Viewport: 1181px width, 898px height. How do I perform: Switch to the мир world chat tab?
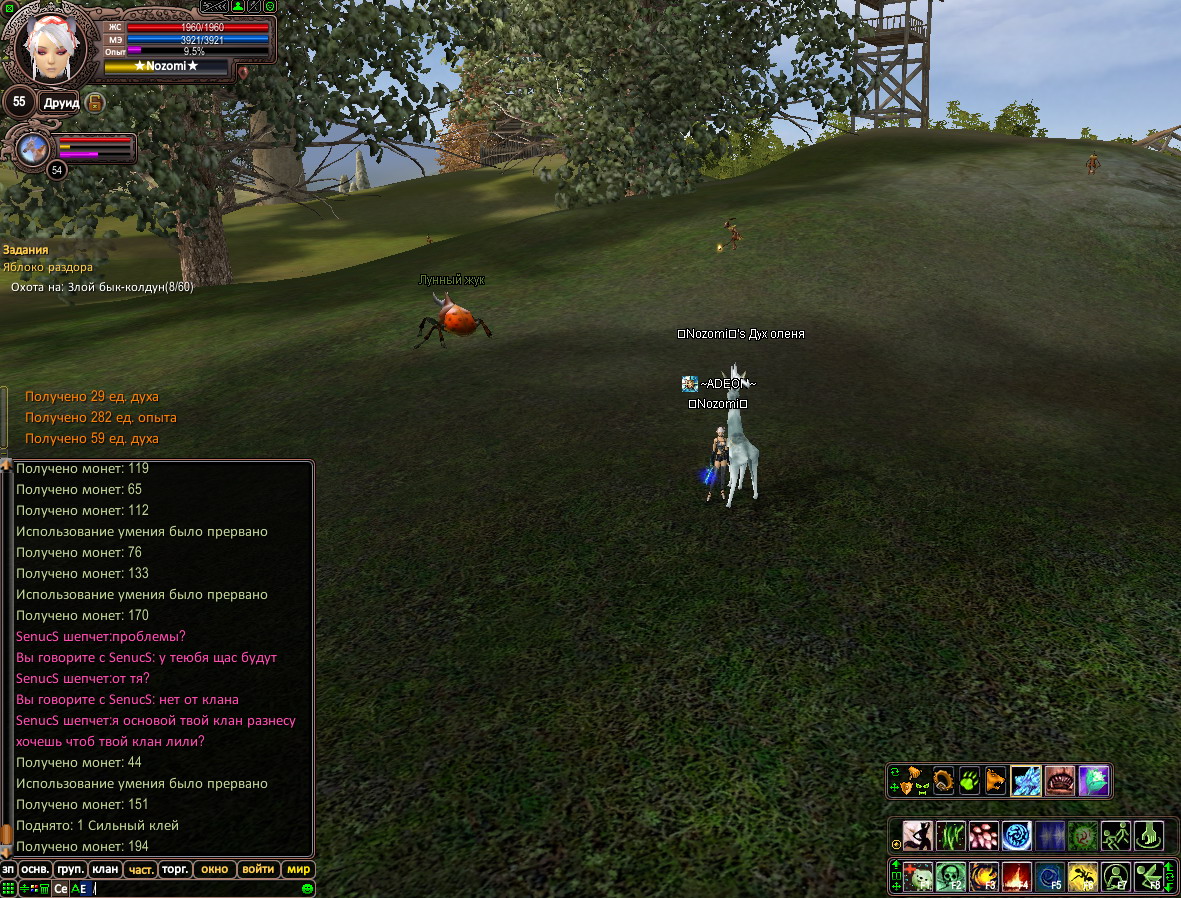coord(298,869)
